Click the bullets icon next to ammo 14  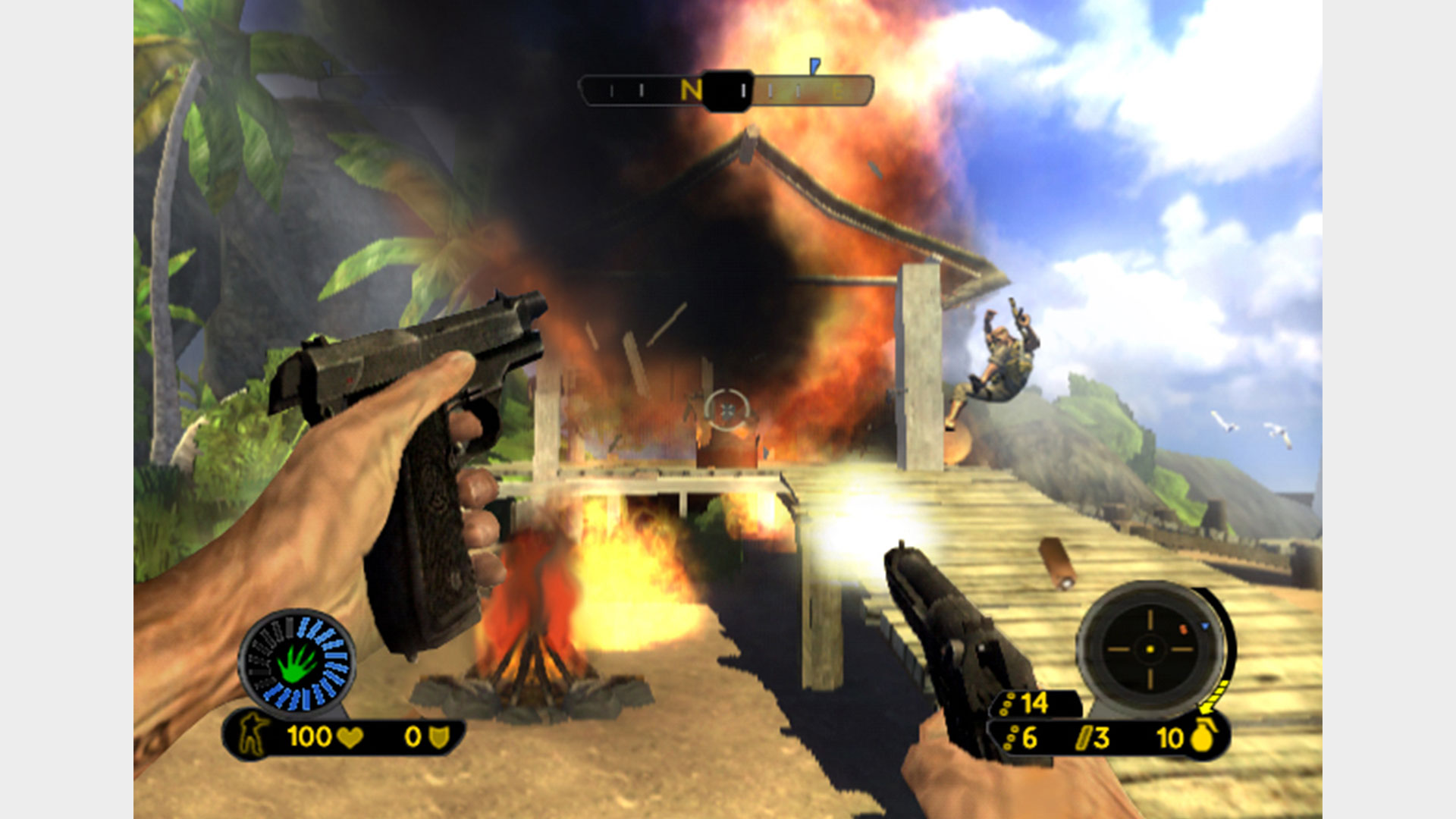coord(1009,705)
